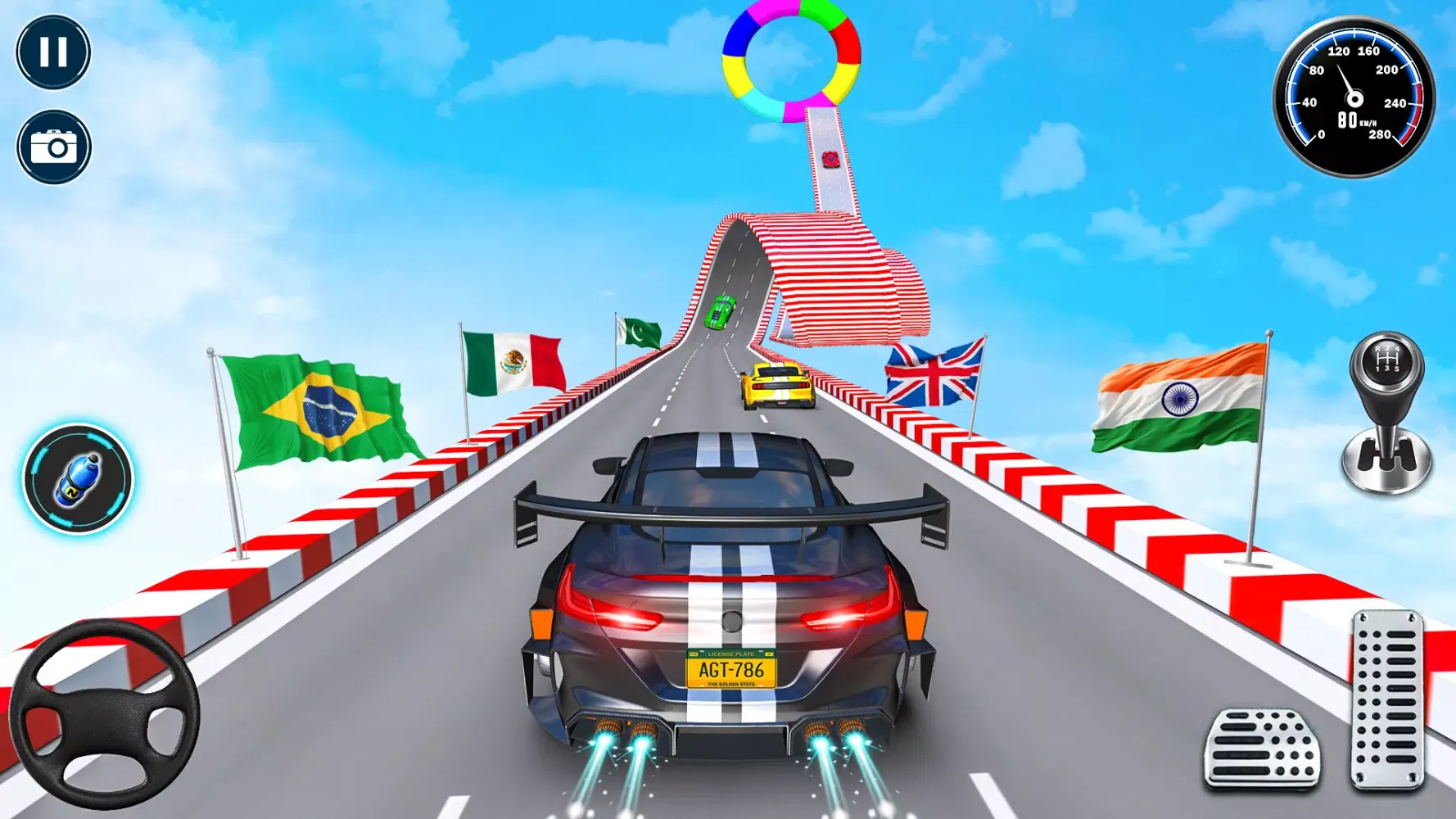Activate the nitro boost
This screenshot has height=819, width=1456.
tap(79, 482)
